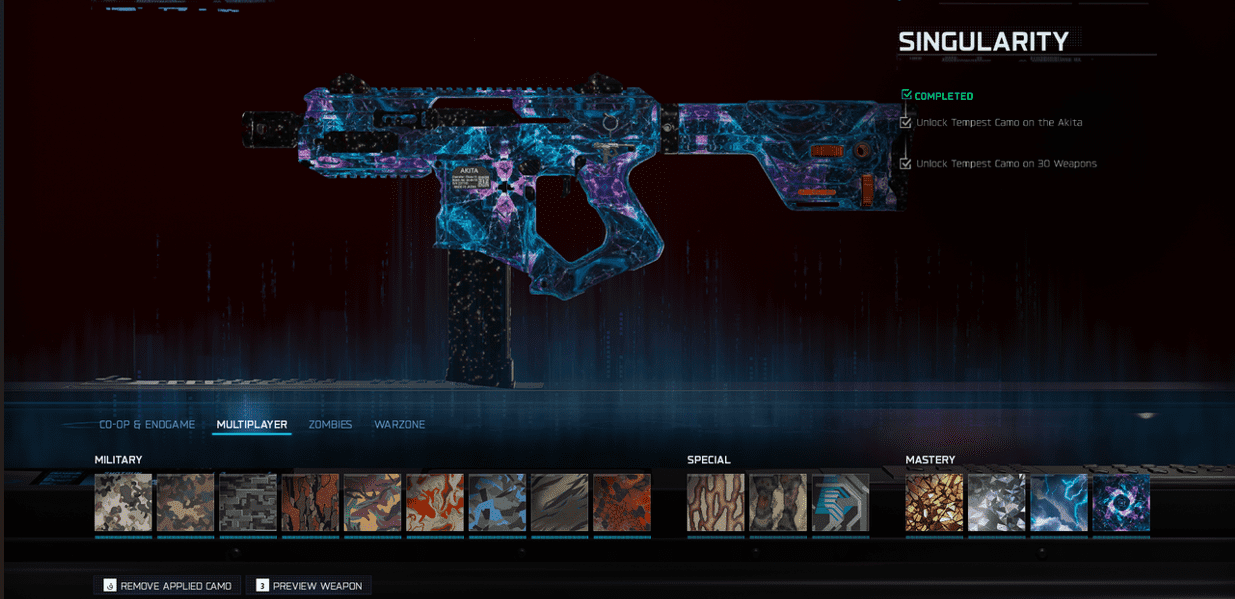This screenshot has height=599, width=1235.
Task: Choose Preview Weapon
Action: pyautogui.click(x=308, y=585)
